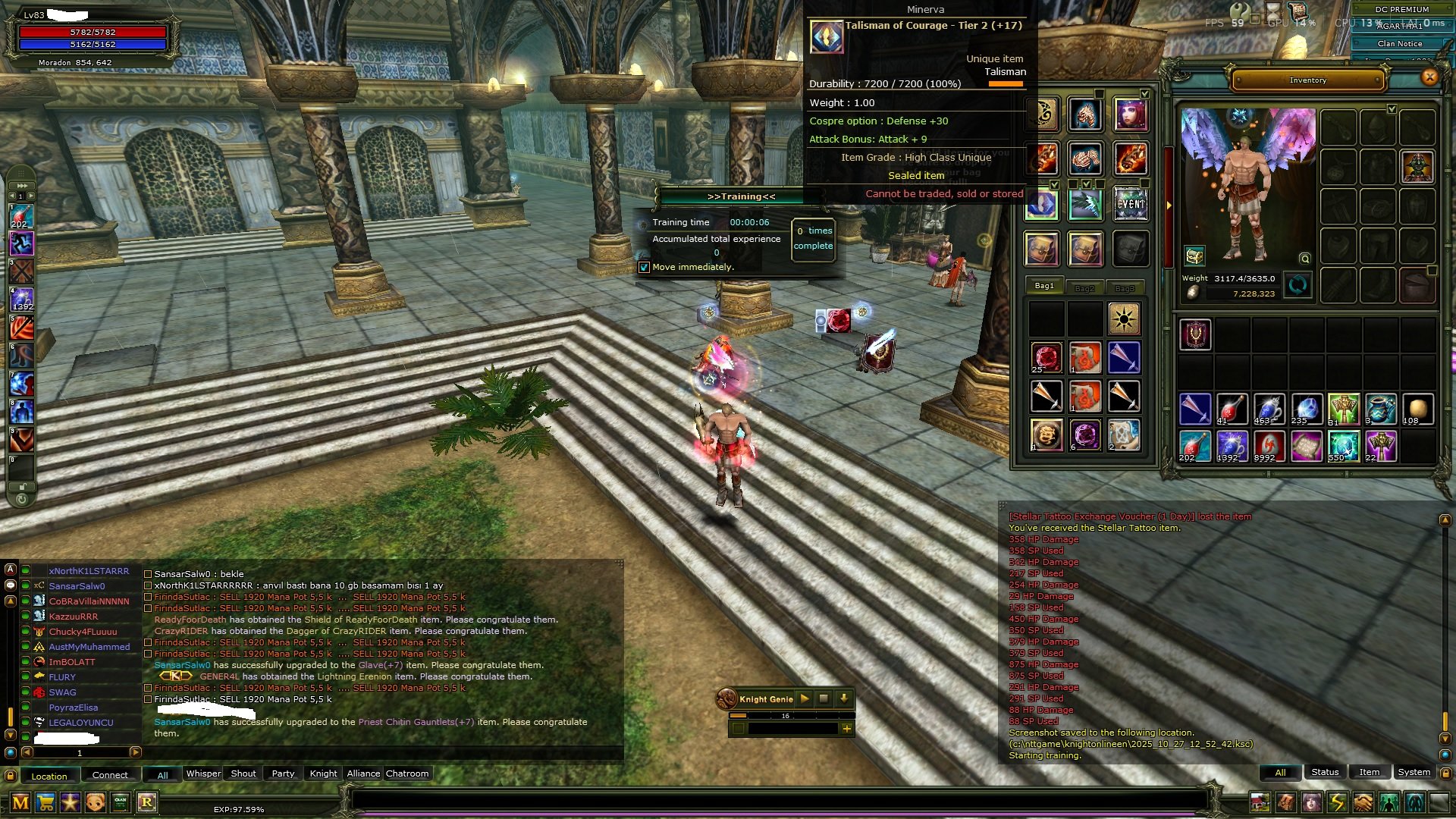
Task: Switch the player list to Connect
Action: pos(110,775)
